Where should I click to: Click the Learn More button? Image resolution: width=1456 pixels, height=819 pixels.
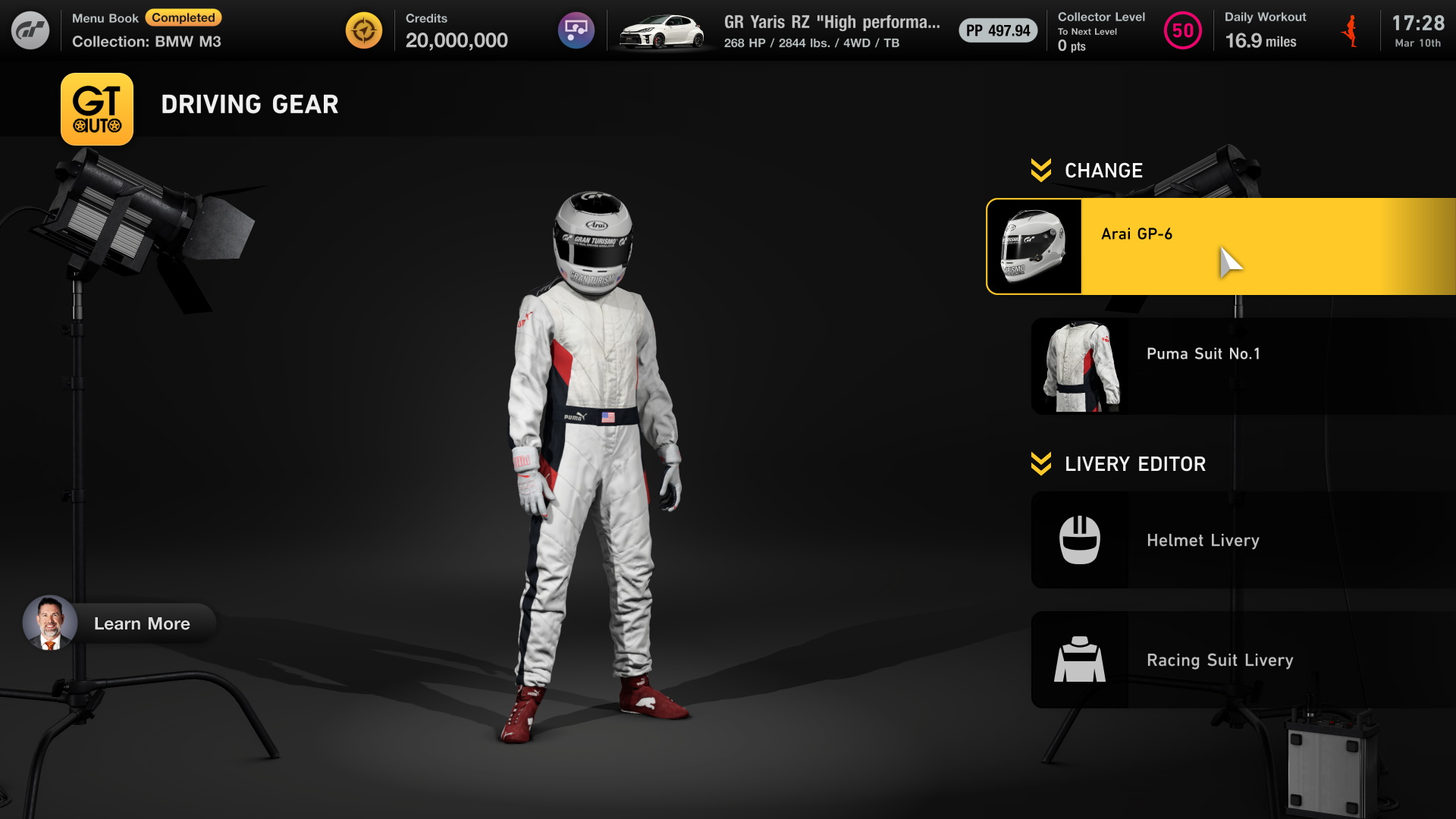[120, 623]
